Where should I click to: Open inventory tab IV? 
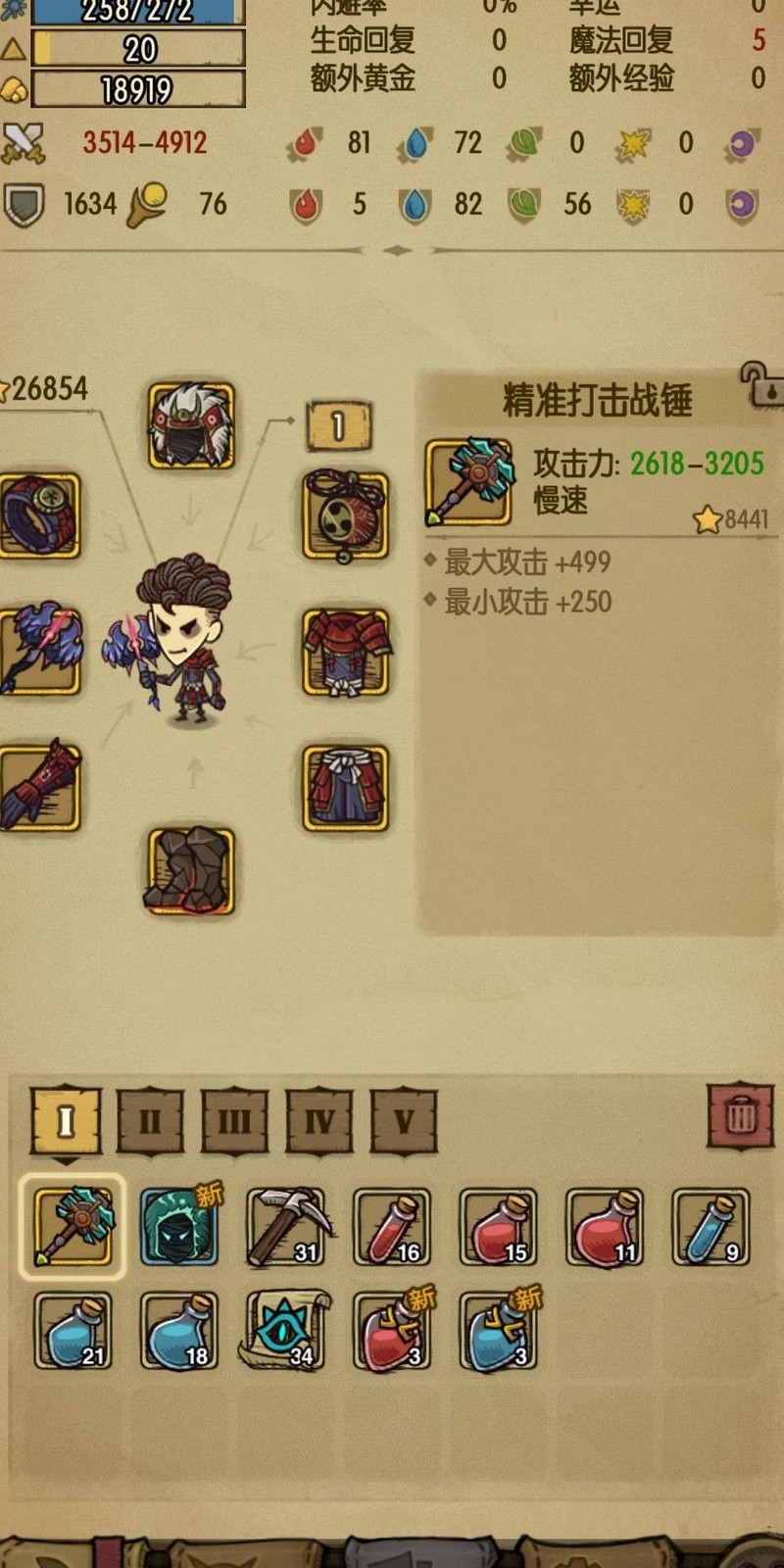[319, 1120]
